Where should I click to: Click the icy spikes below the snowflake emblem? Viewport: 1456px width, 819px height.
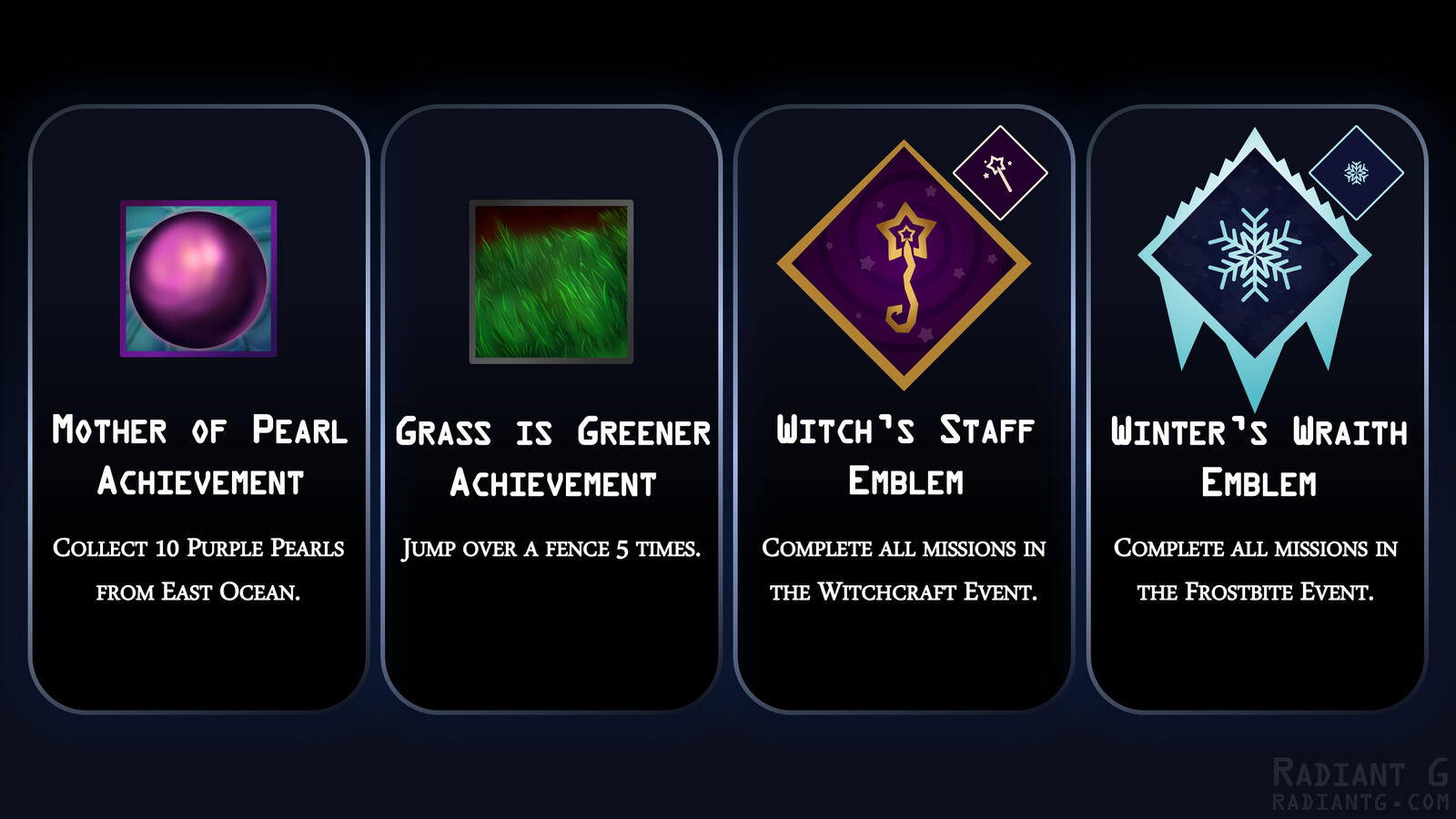(1258, 355)
